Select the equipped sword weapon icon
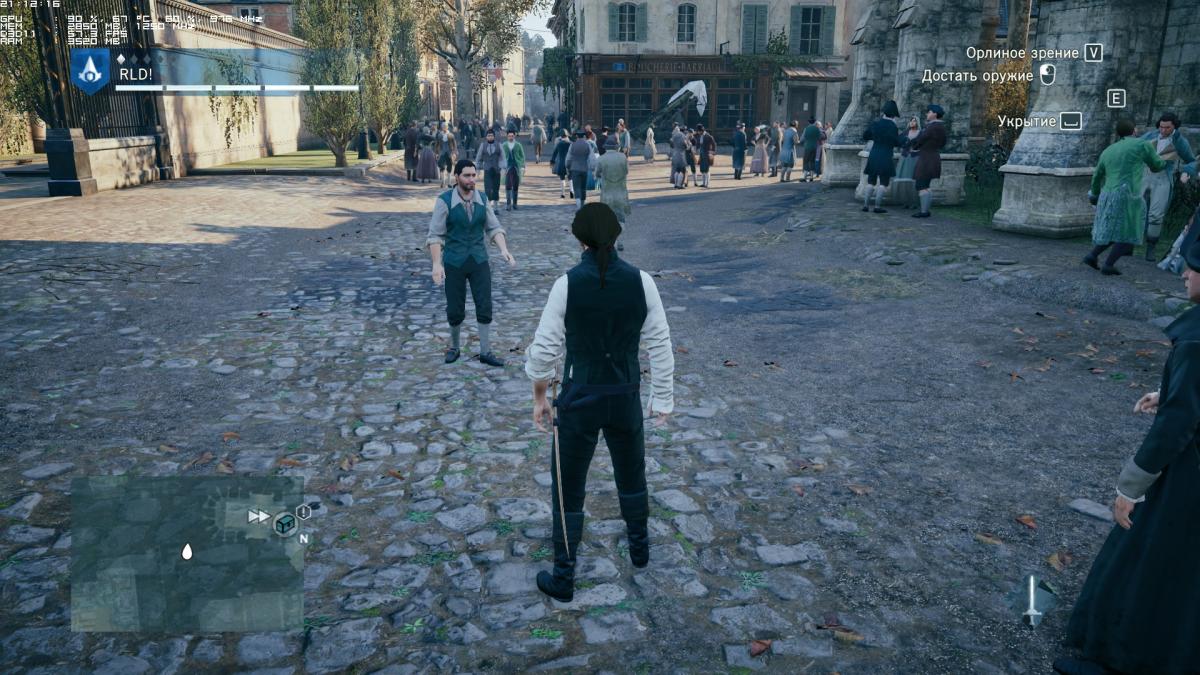 (x=1032, y=600)
